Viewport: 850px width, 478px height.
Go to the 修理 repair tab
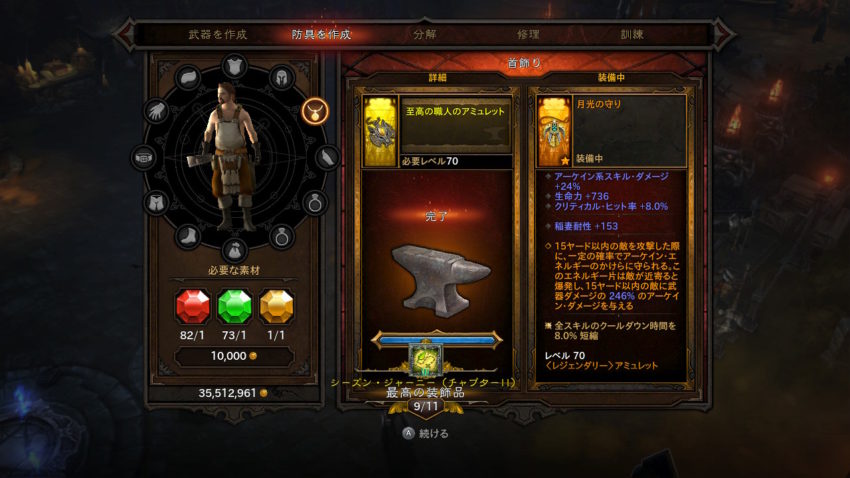coord(528,34)
